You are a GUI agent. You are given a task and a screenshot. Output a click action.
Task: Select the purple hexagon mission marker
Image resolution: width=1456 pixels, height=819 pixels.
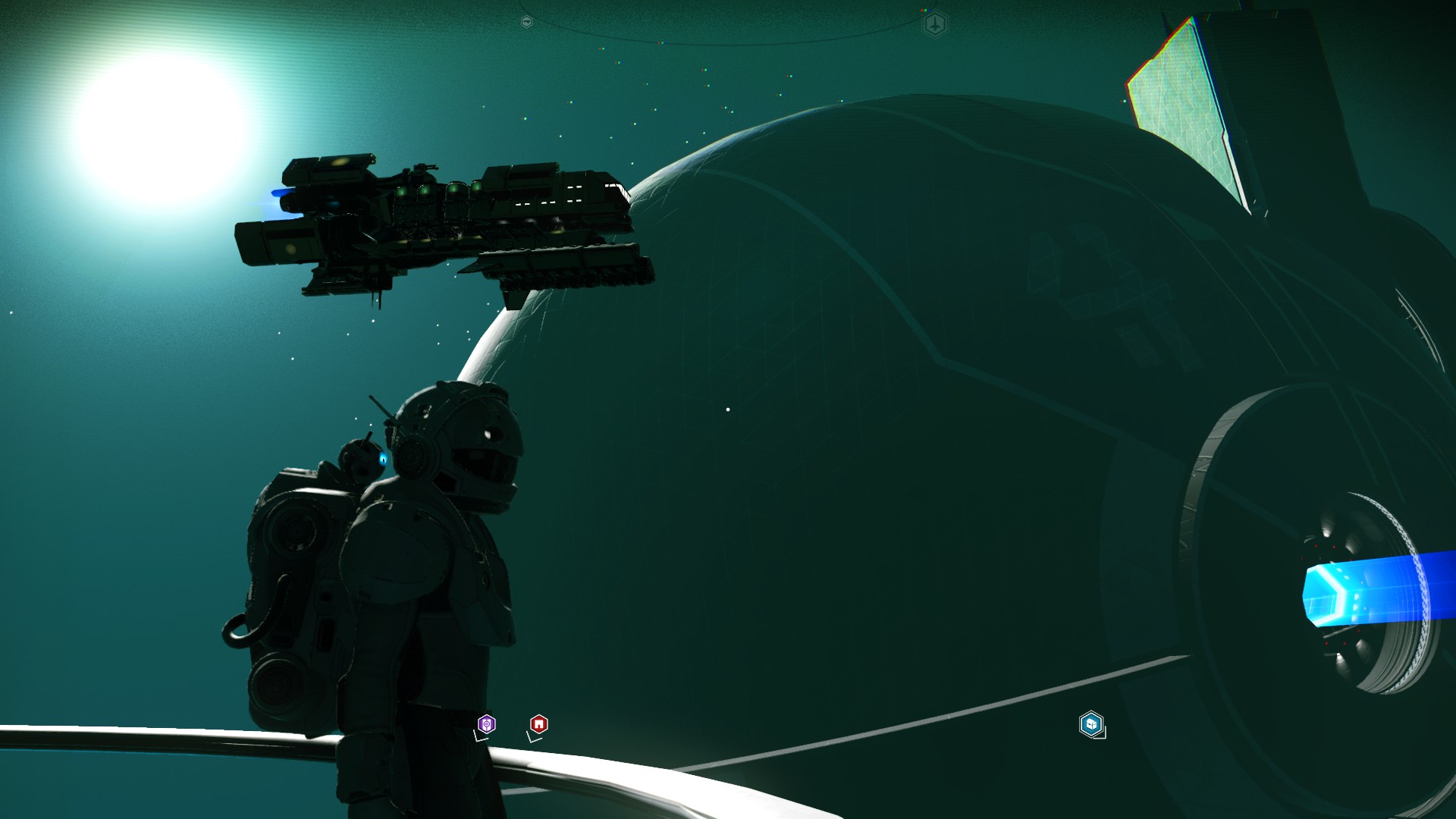487,724
